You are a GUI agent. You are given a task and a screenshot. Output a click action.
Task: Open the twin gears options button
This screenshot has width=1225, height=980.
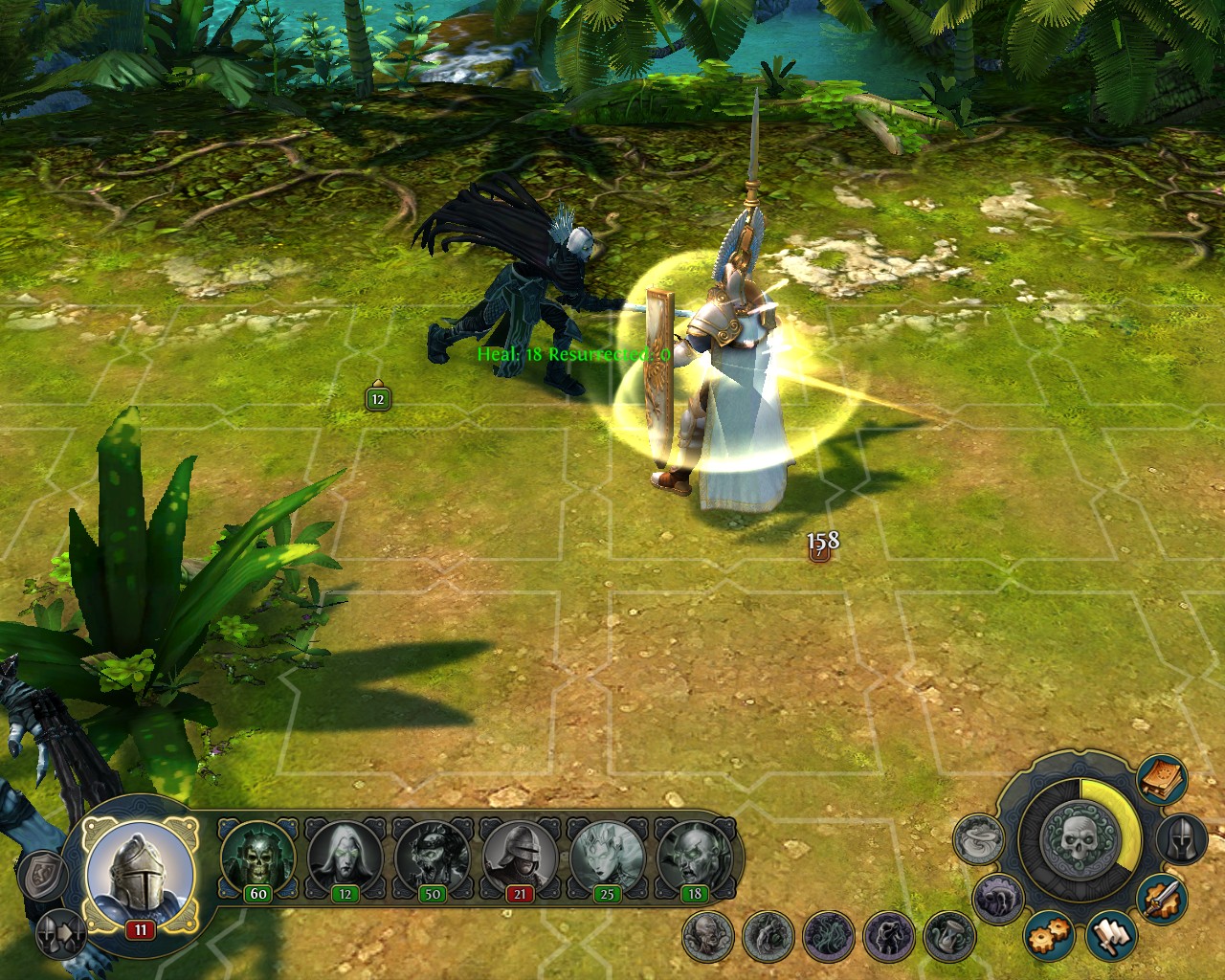(x=1049, y=936)
